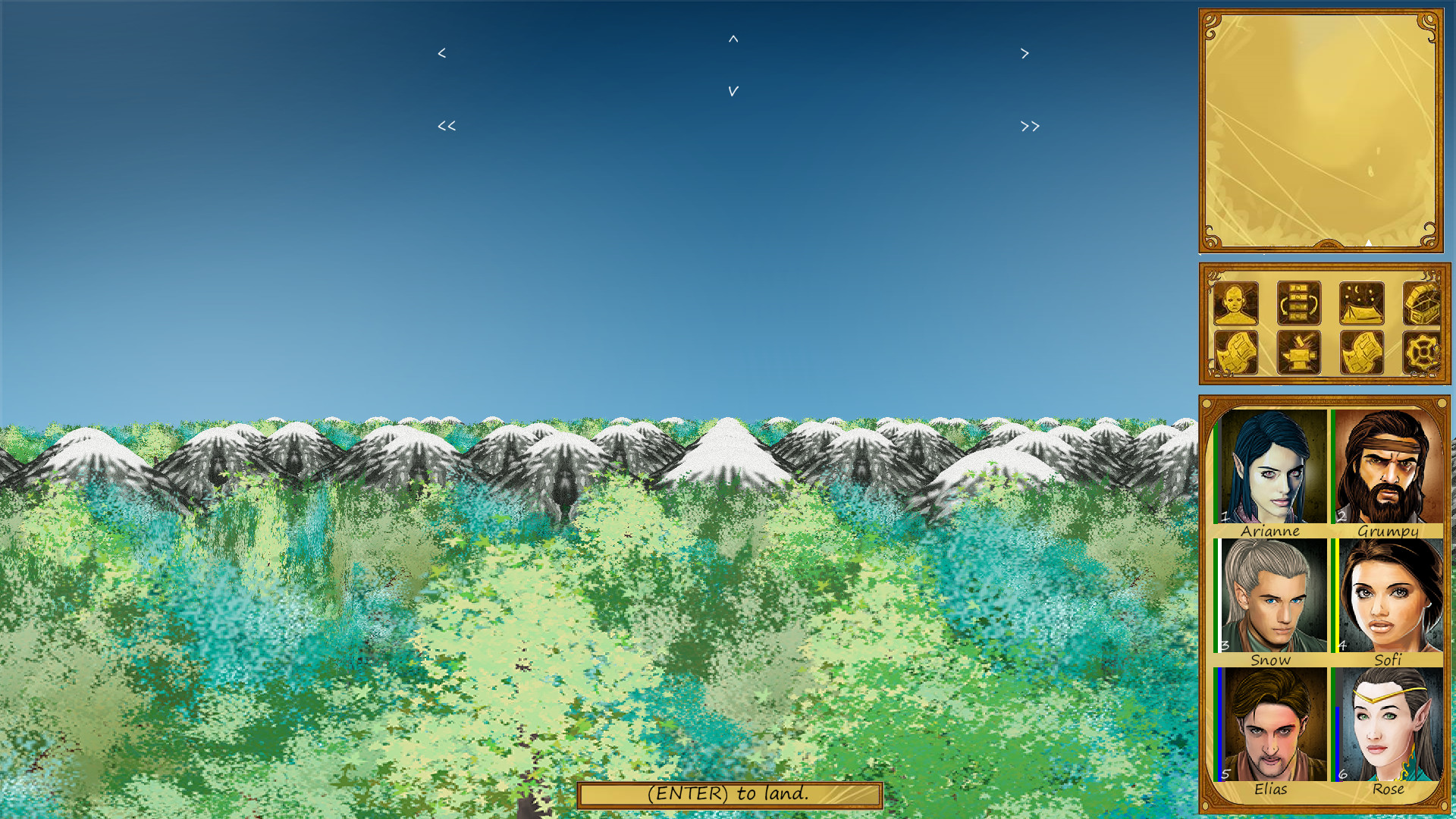Click the down navigation arrow
Viewport: 1456px width, 819px height.
[x=733, y=91]
